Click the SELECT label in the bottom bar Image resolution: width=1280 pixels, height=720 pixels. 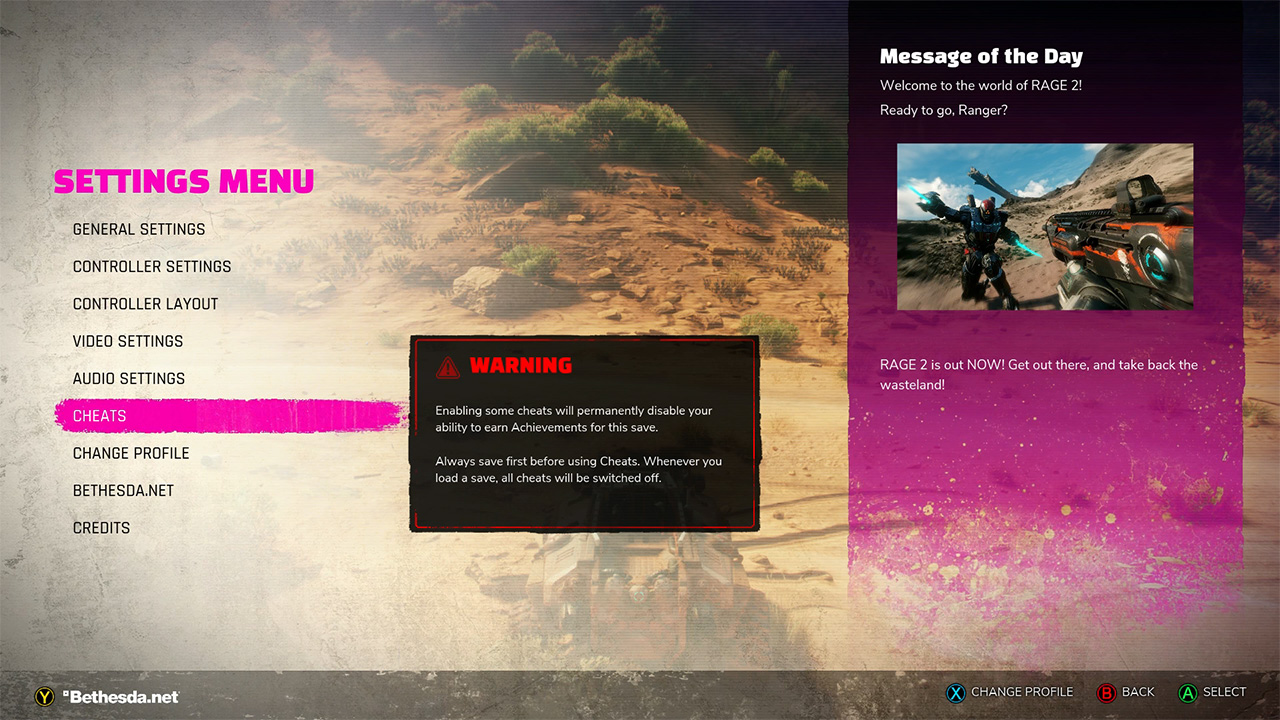pos(1223,692)
